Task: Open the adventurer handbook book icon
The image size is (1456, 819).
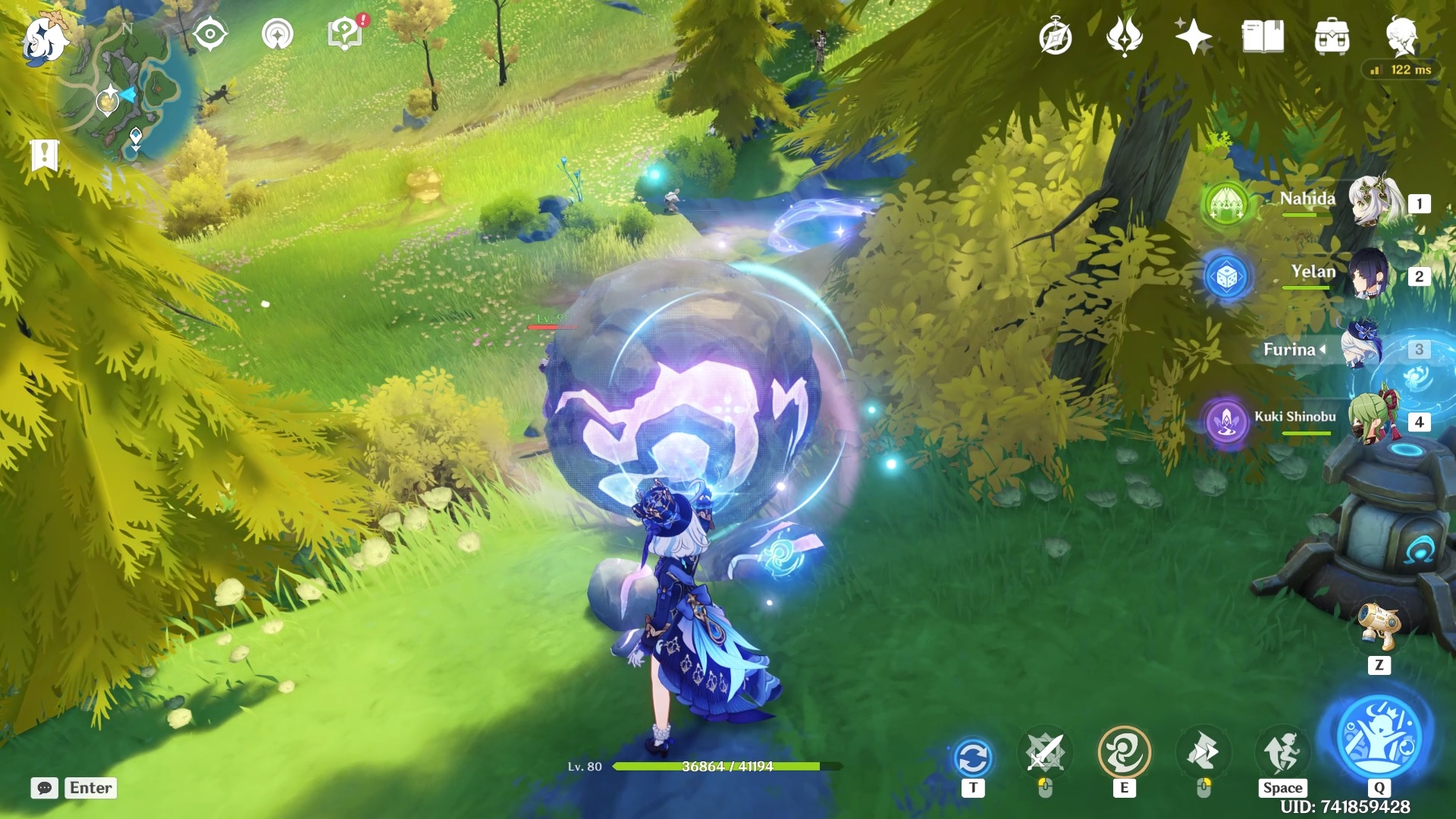Action: tap(1263, 36)
